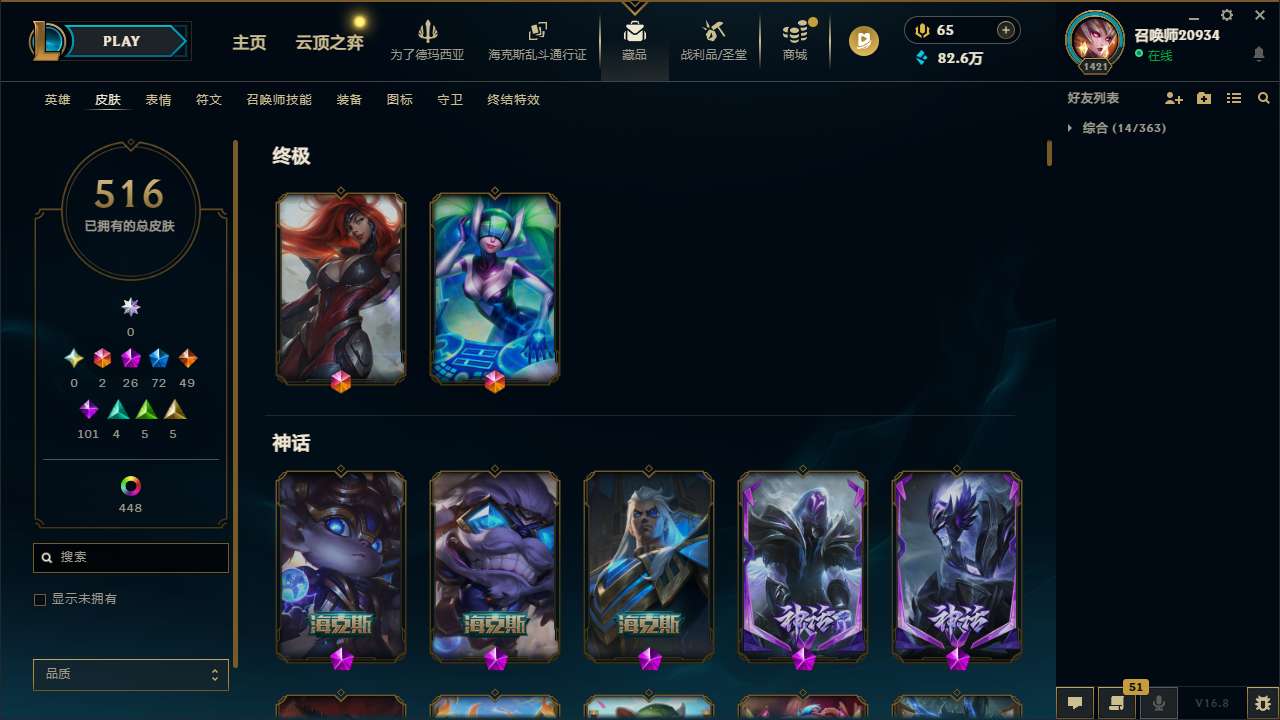This screenshot has width=1280, height=720.
Task: Open the 海克斯乱斗通行证 pass icon
Action: tap(537, 33)
